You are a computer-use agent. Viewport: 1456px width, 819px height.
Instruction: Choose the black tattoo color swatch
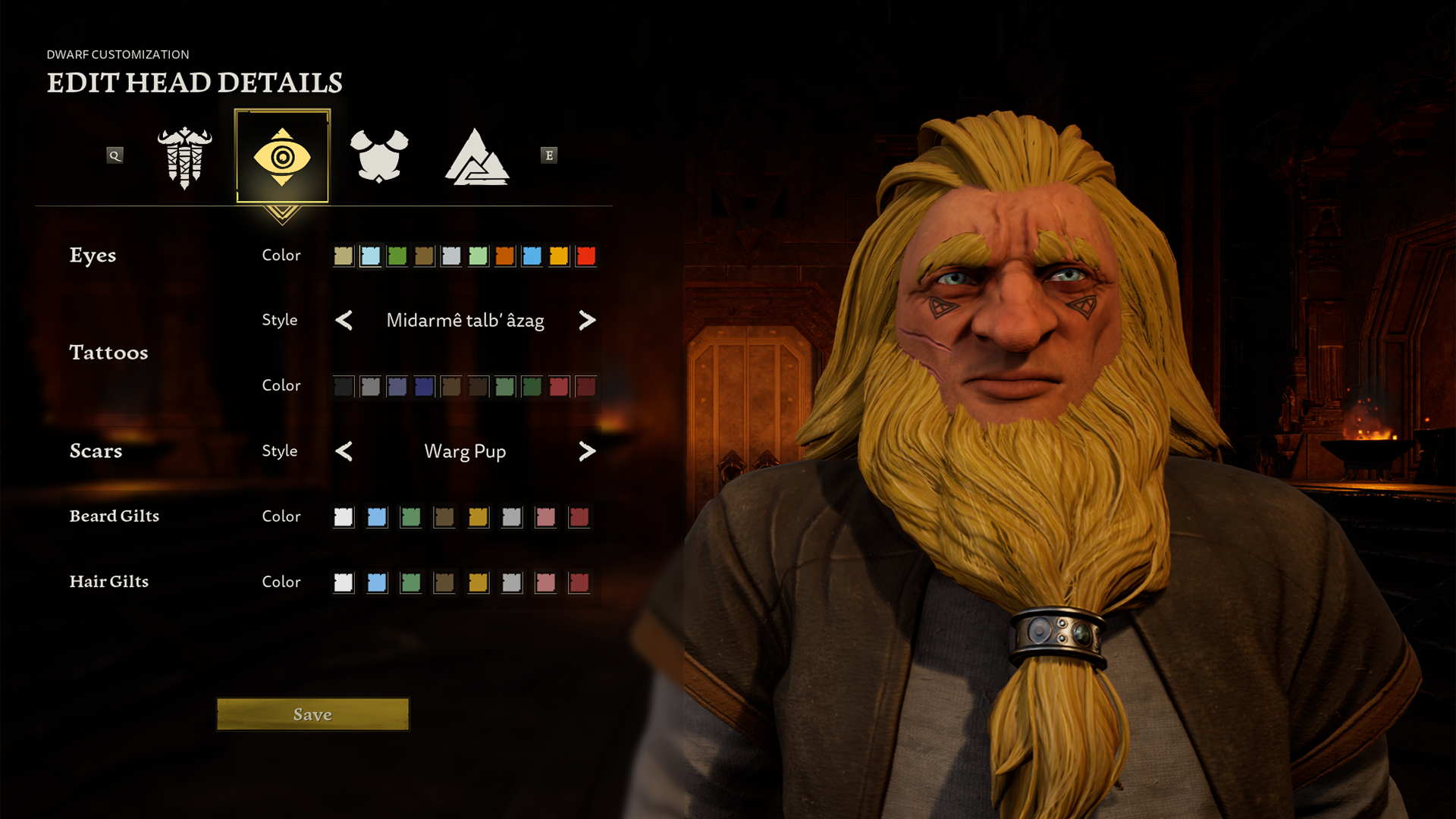(344, 387)
